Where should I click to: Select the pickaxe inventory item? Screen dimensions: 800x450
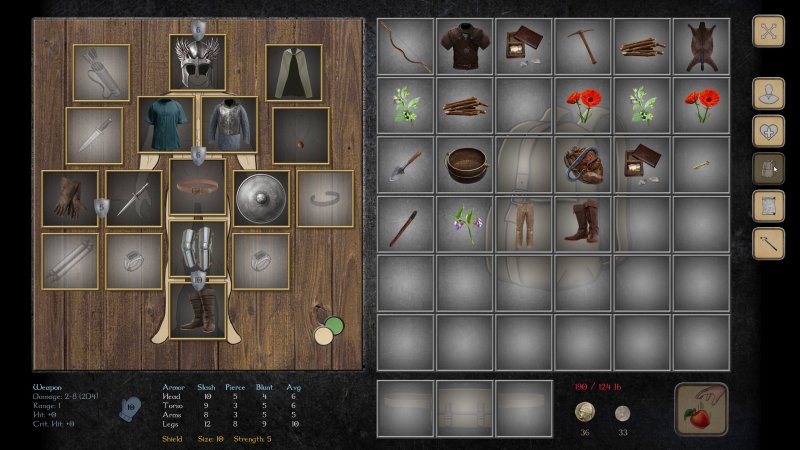point(583,46)
